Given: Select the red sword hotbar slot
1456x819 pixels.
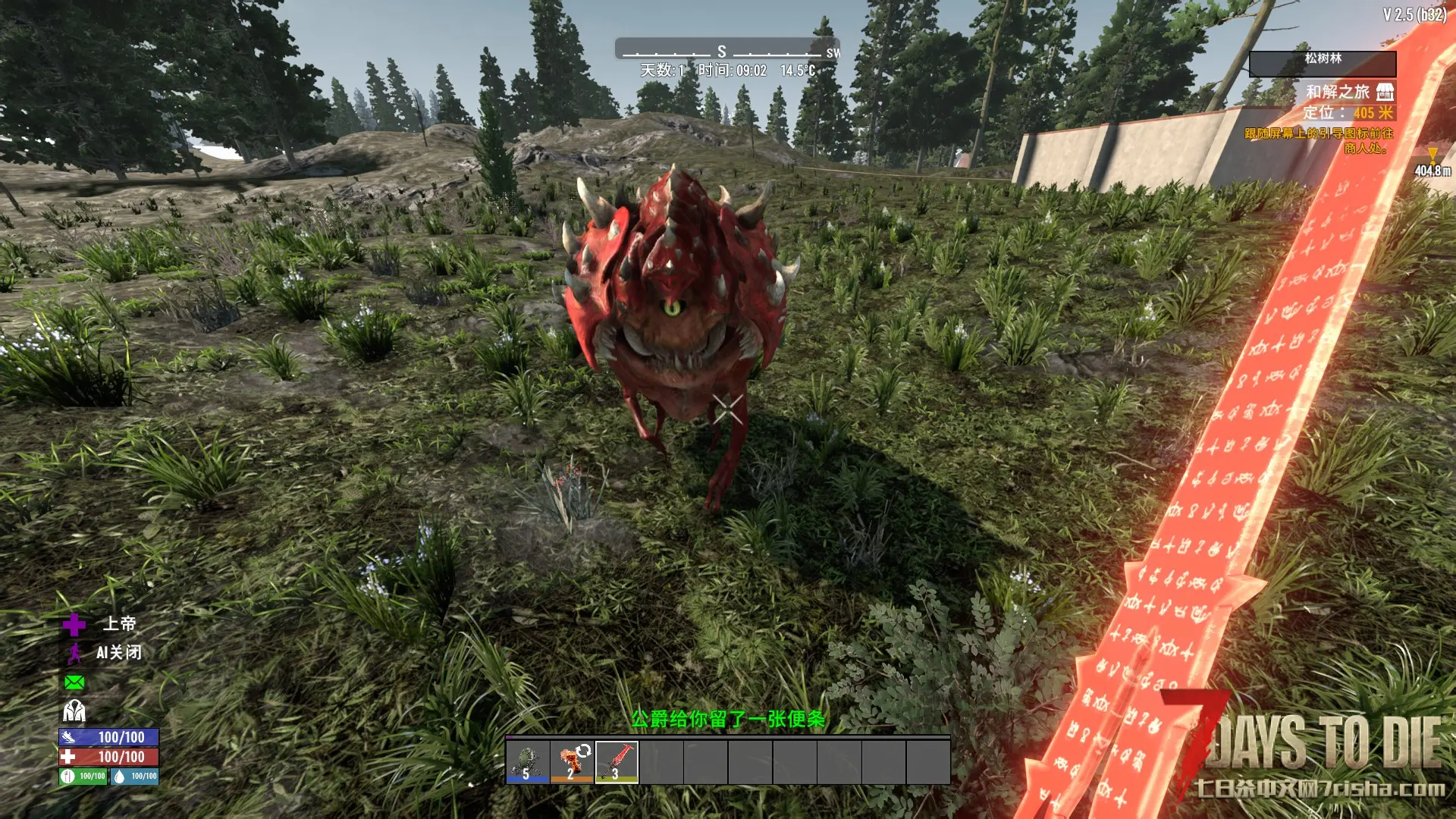Looking at the screenshot, I should click(617, 761).
